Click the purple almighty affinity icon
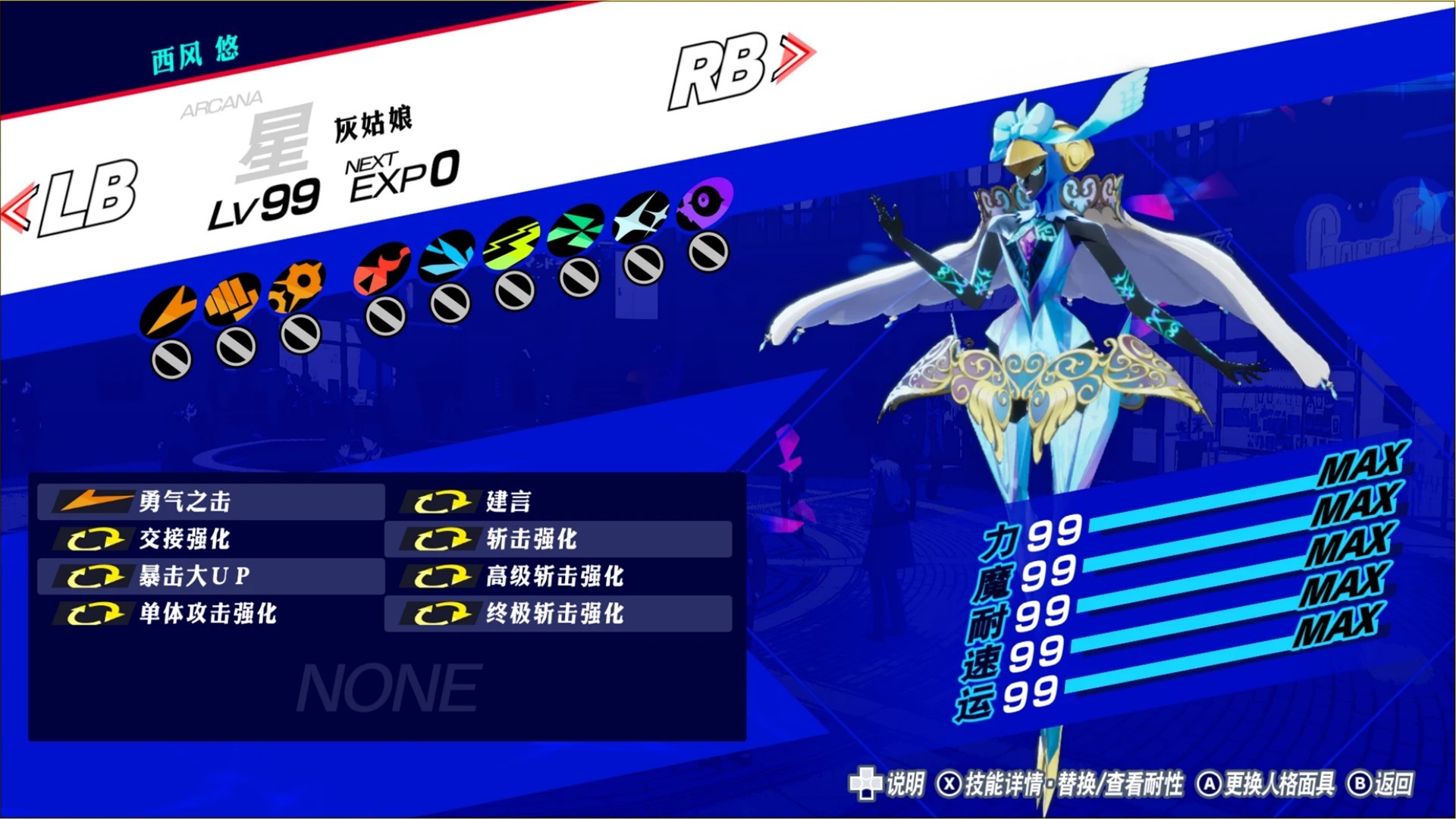Image resolution: width=1456 pixels, height=819 pixels. pos(707,202)
